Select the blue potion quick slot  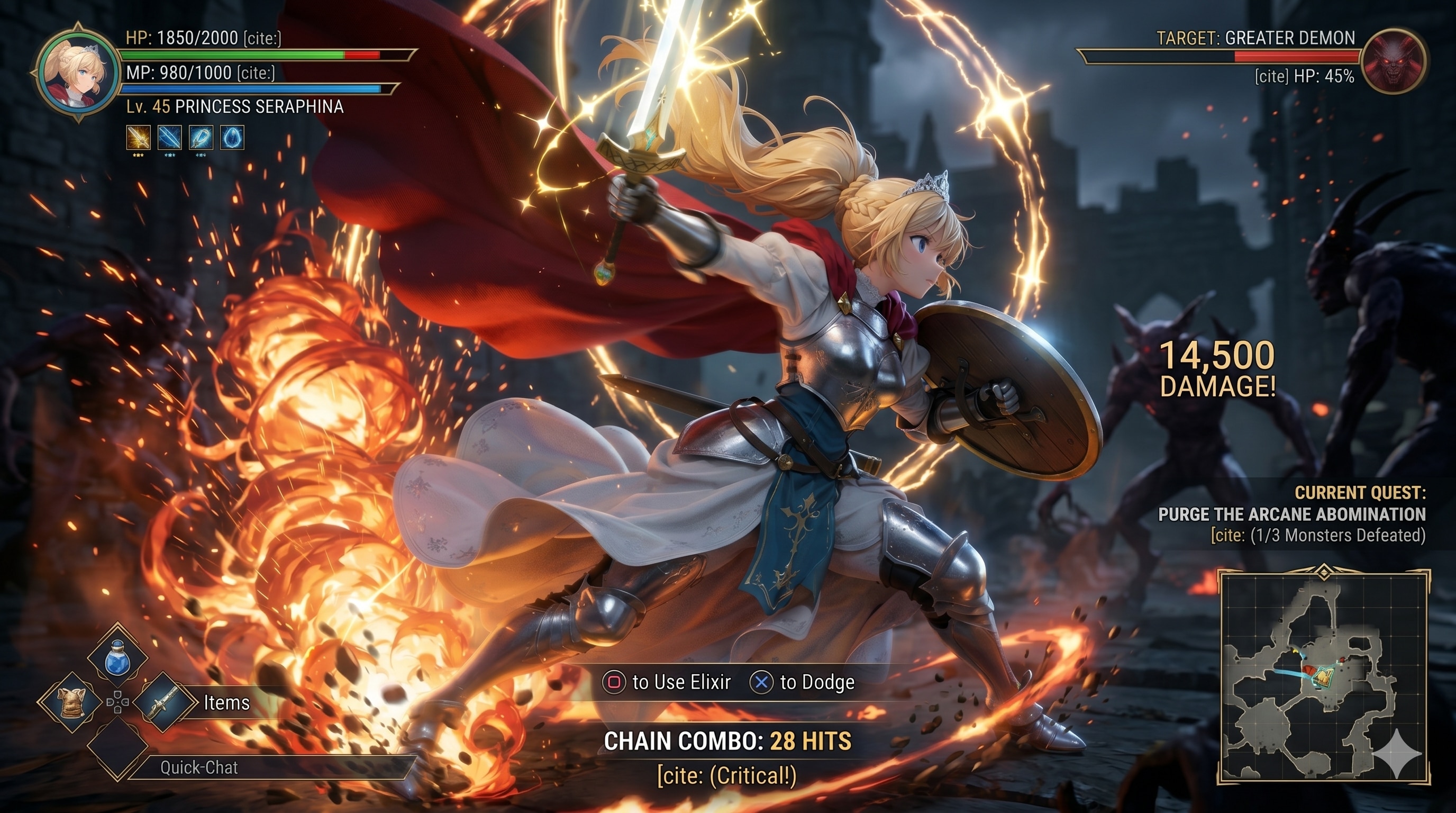[117, 656]
